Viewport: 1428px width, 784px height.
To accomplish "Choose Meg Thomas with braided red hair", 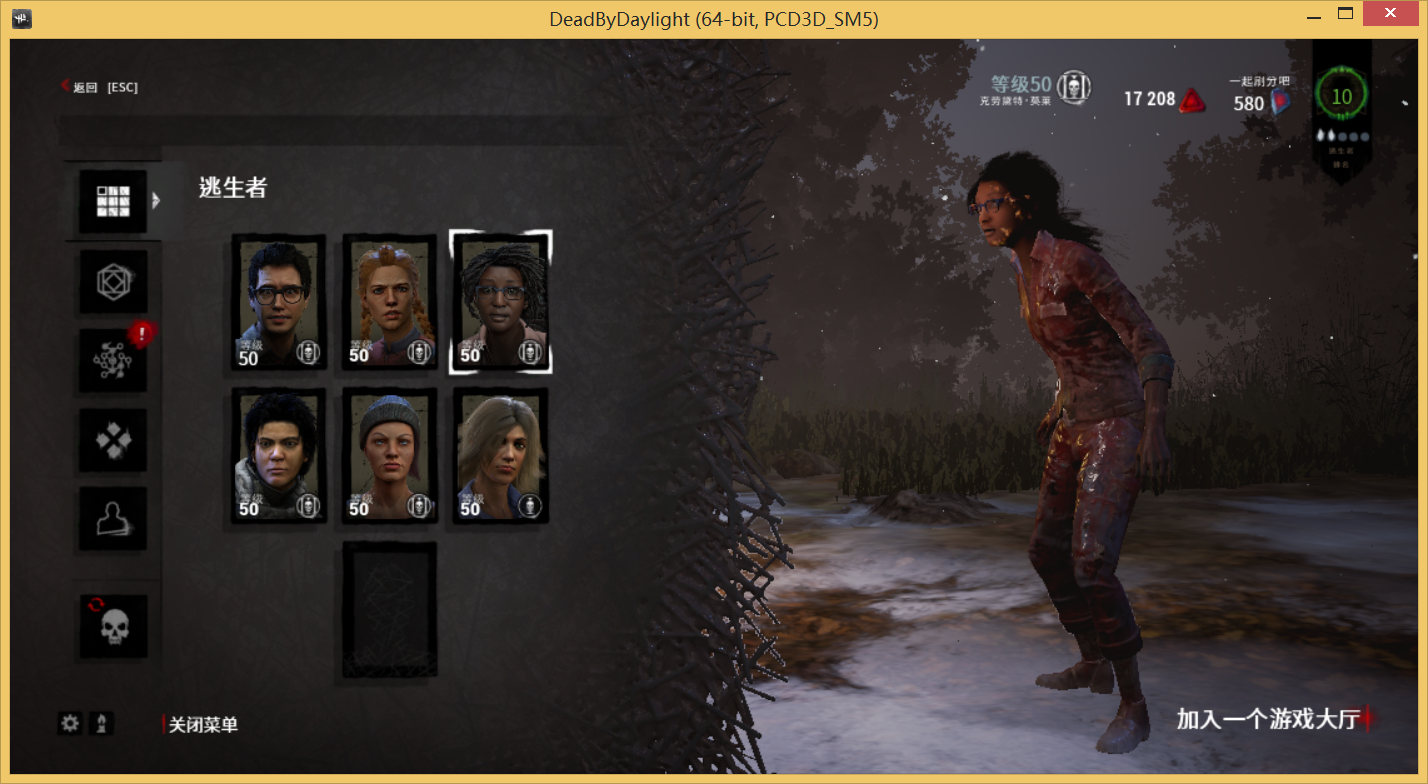I will [389, 301].
